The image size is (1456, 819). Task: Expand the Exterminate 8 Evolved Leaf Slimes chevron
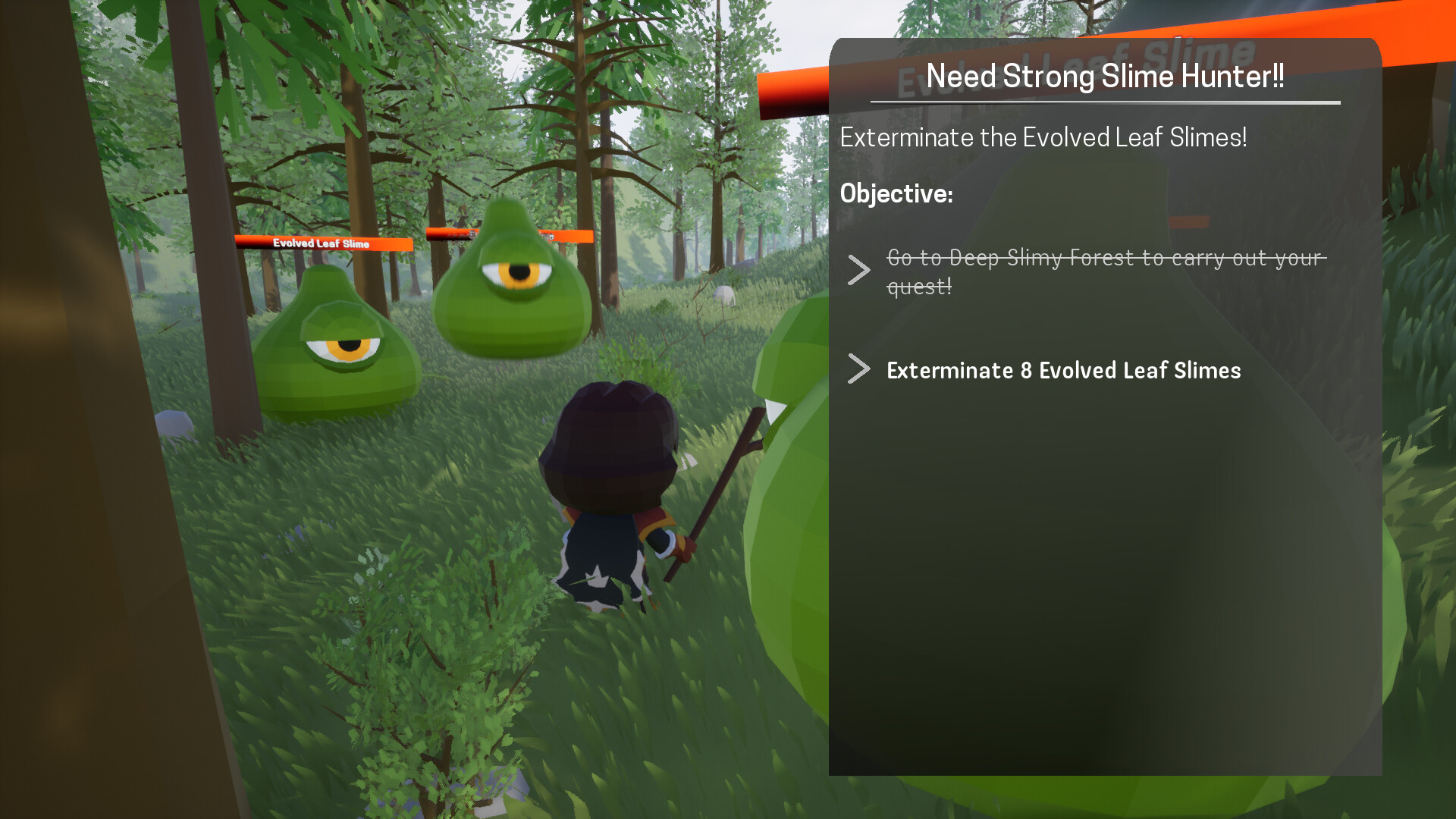tap(858, 369)
